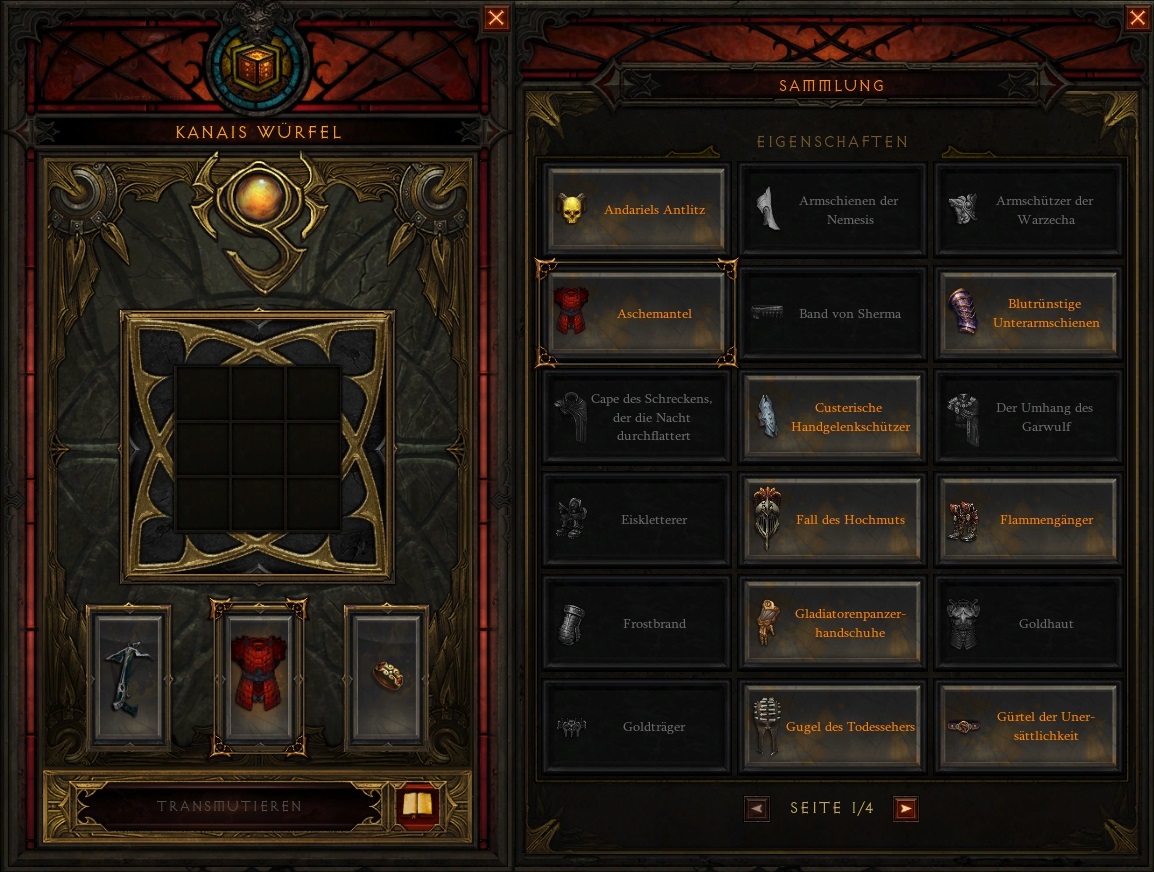Screen dimensions: 1154x872
Task: Select the weapon power slot with crossbow
Action: [129, 675]
